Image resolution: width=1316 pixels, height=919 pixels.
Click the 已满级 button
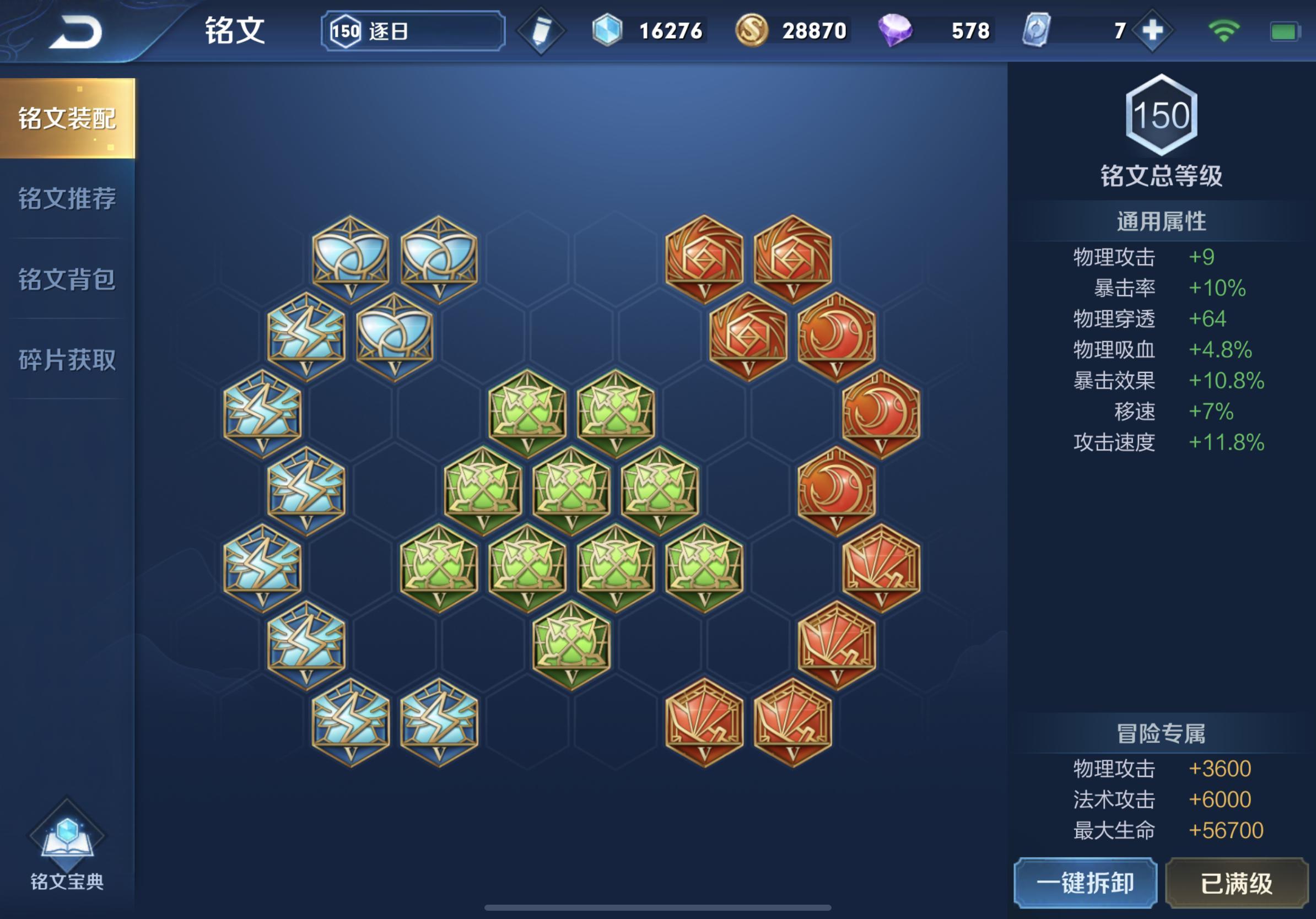[x=1236, y=883]
